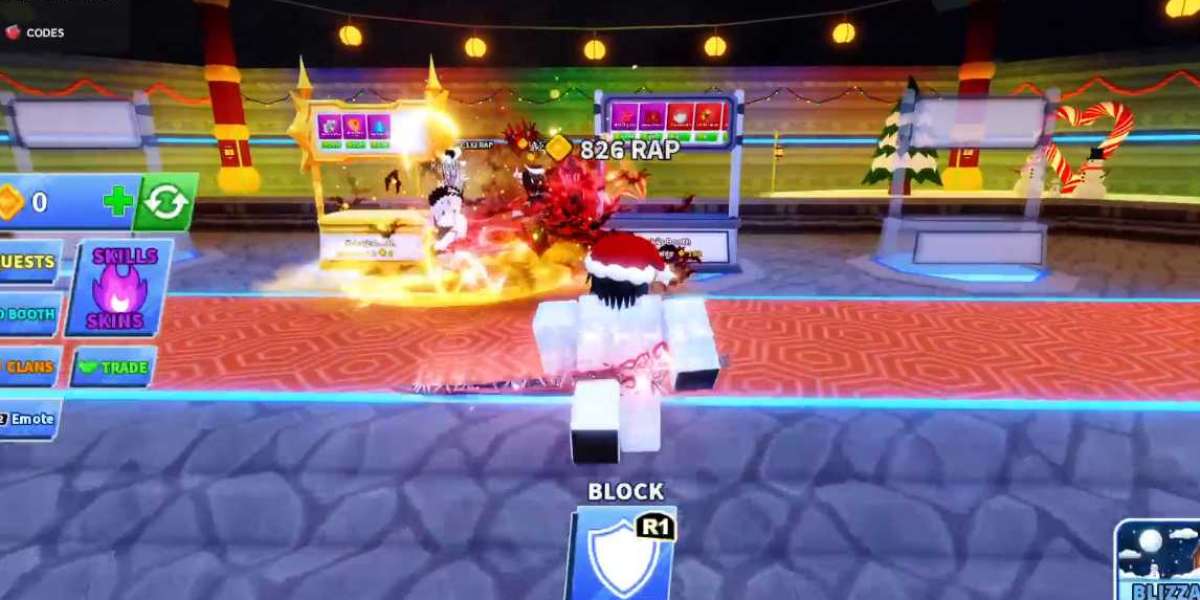Viewport: 1200px width, 600px height.
Task: Open the Quests panel
Action: pyautogui.click(x=28, y=261)
